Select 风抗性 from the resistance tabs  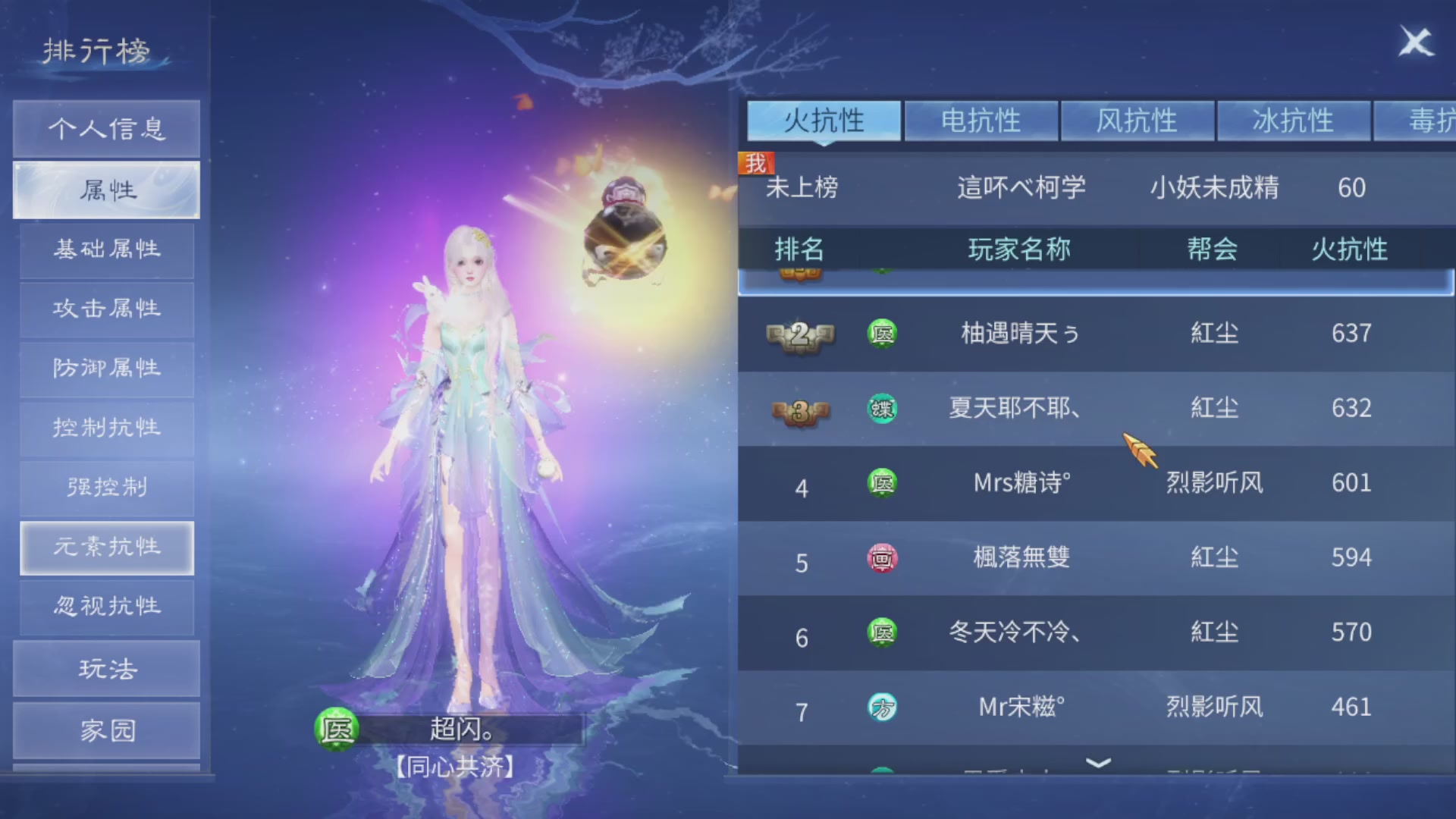[1137, 120]
